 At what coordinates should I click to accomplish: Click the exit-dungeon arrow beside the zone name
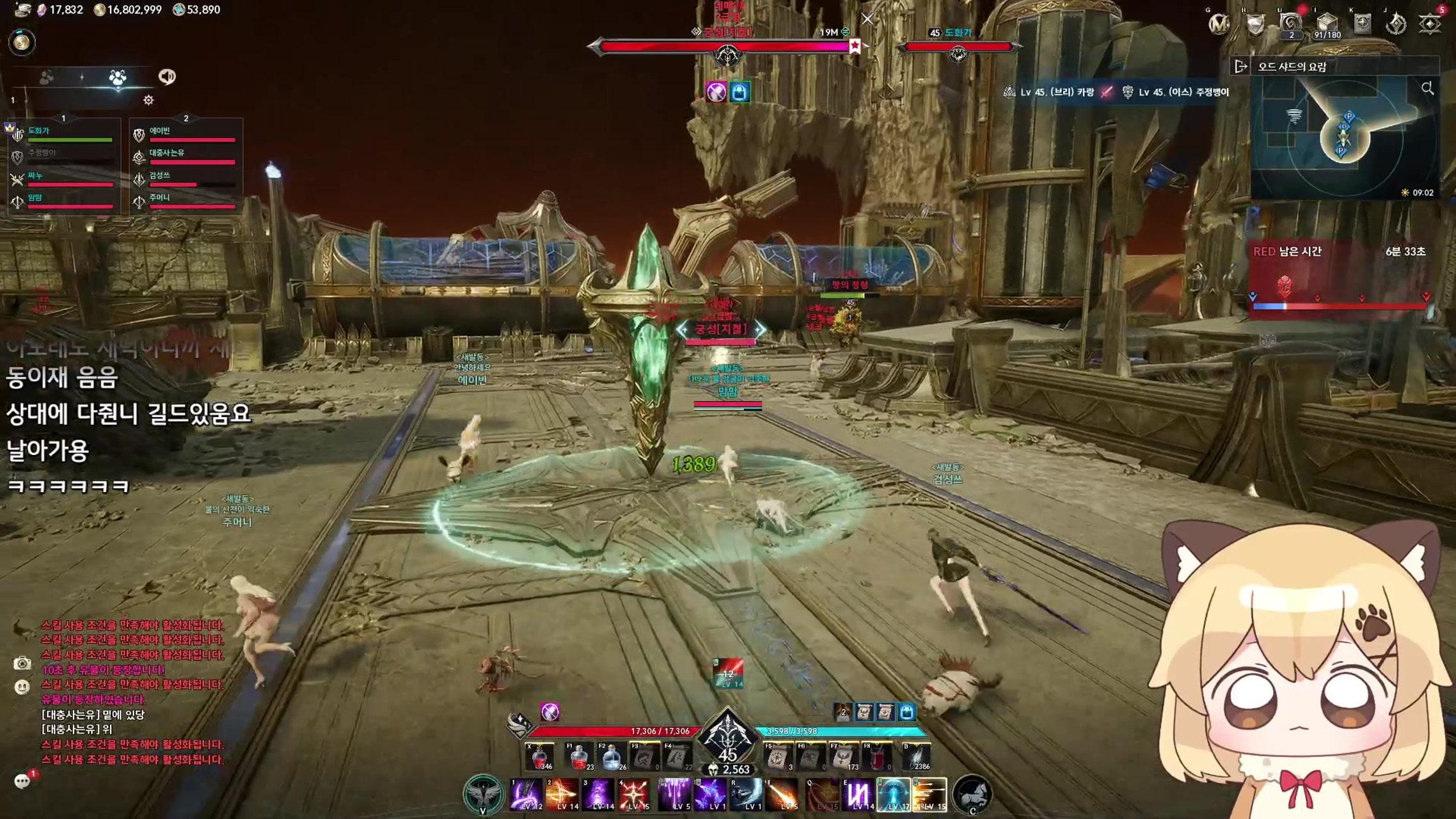pos(1241,67)
